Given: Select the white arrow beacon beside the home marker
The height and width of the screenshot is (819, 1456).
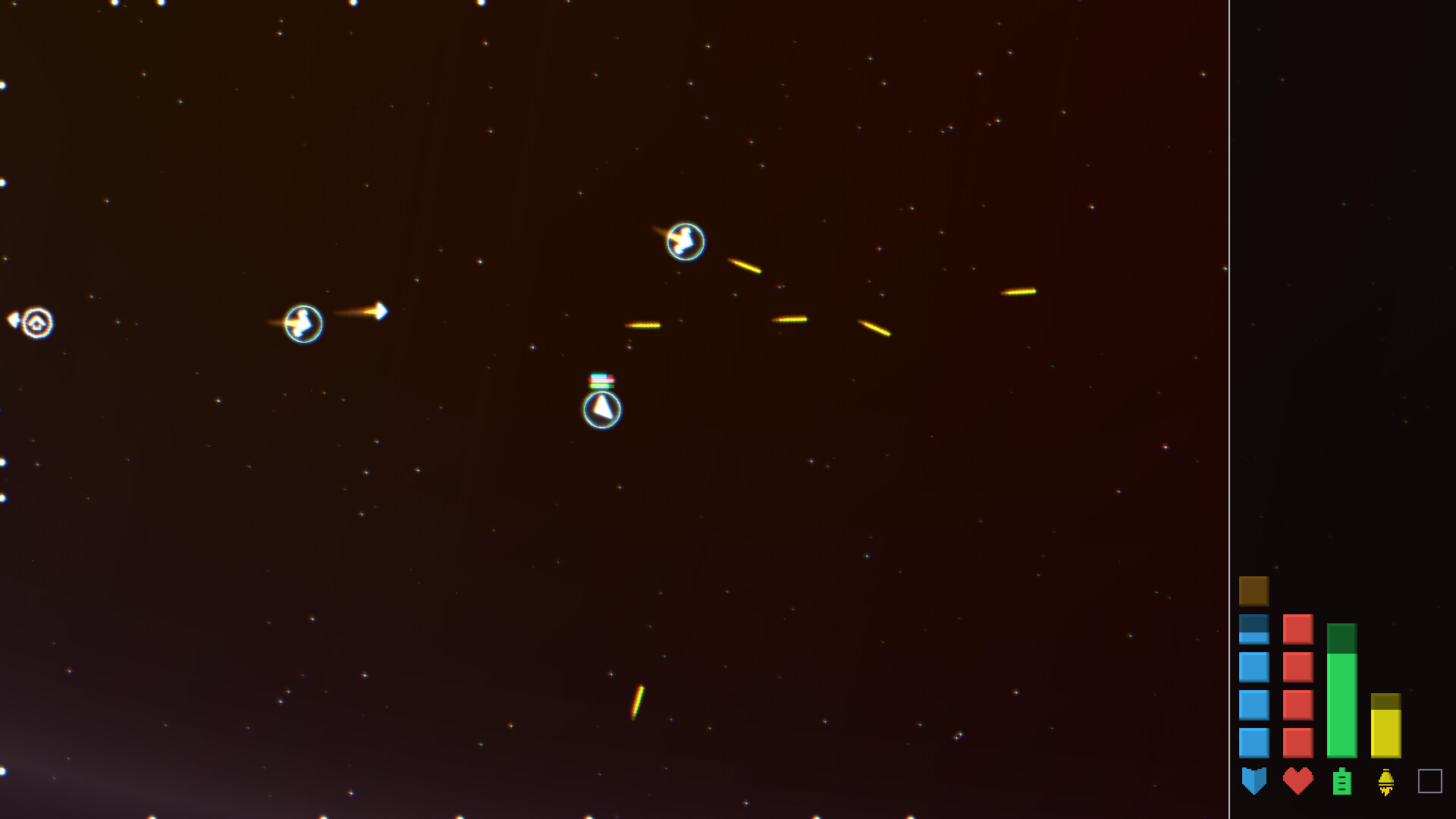Looking at the screenshot, I should tap(13, 320).
